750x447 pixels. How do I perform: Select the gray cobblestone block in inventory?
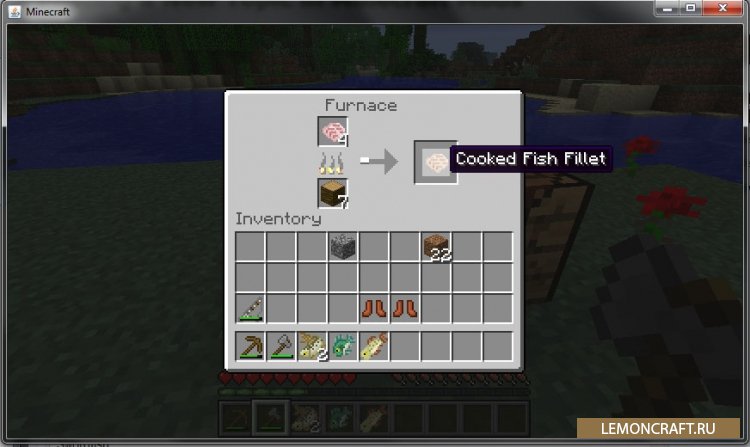tap(343, 247)
